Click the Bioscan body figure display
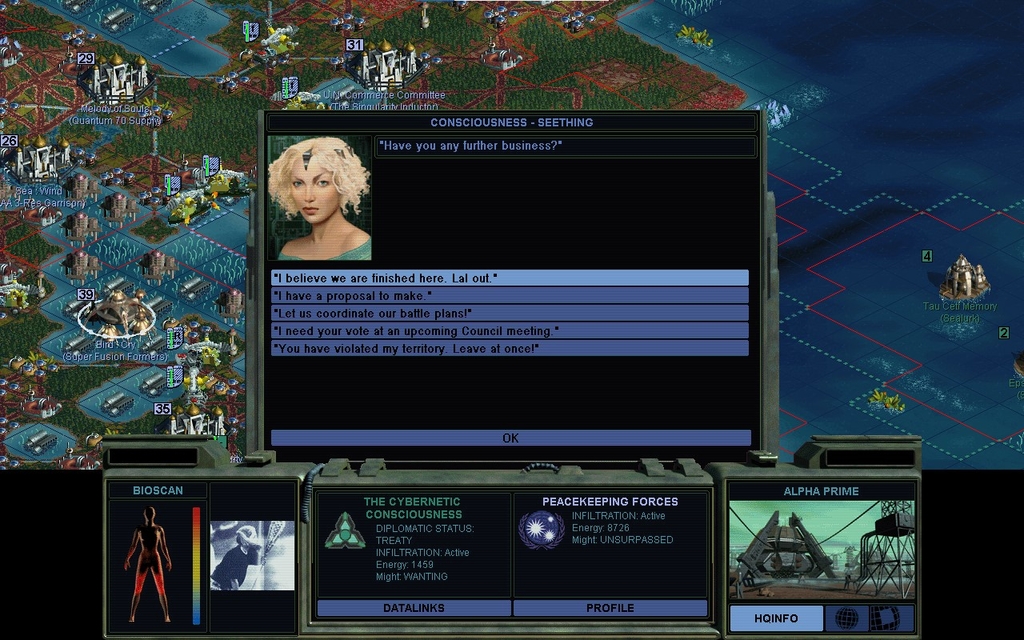Viewport: 1024px width, 640px height. pos(147,563)
